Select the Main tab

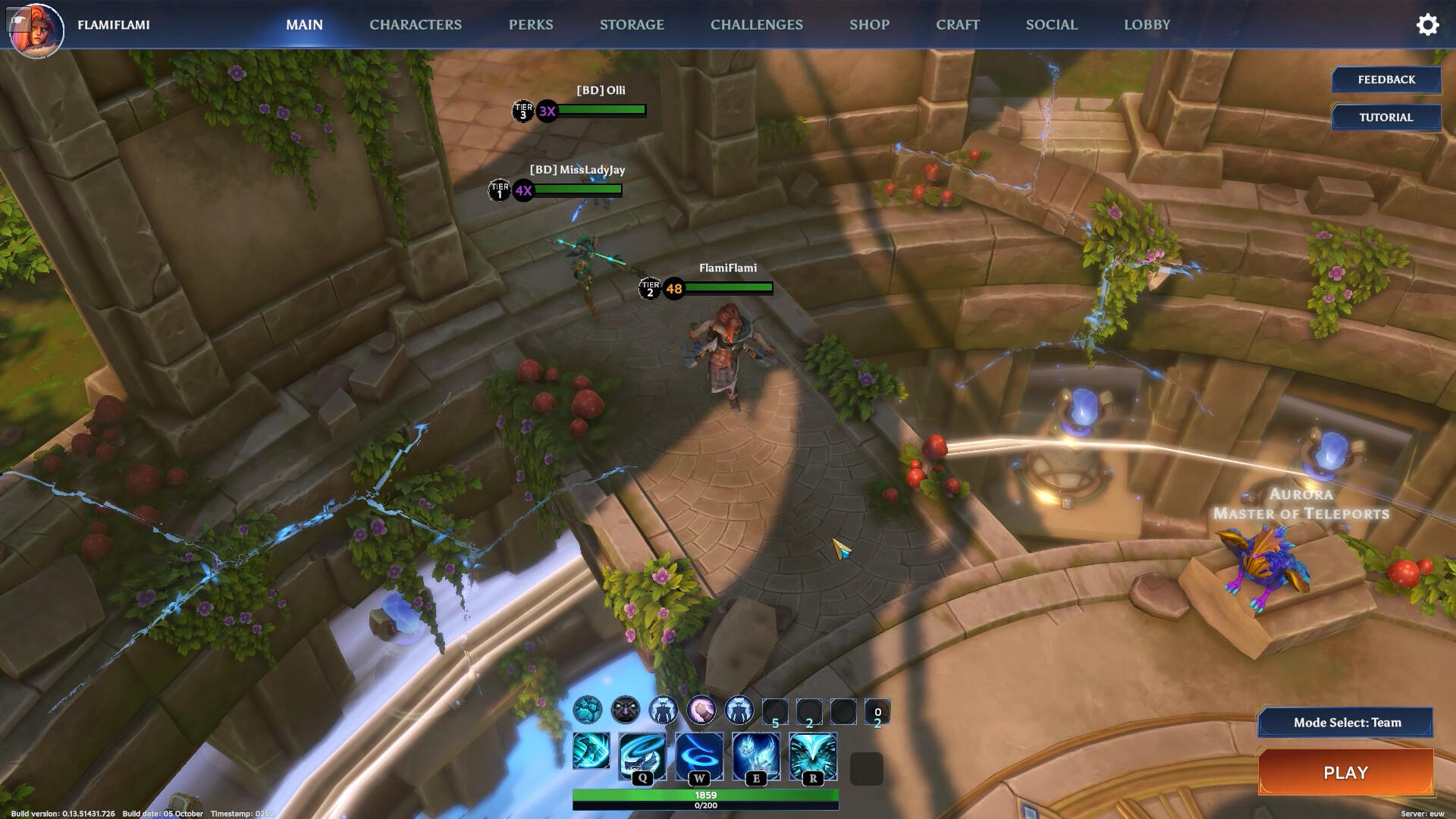point(304,24)
